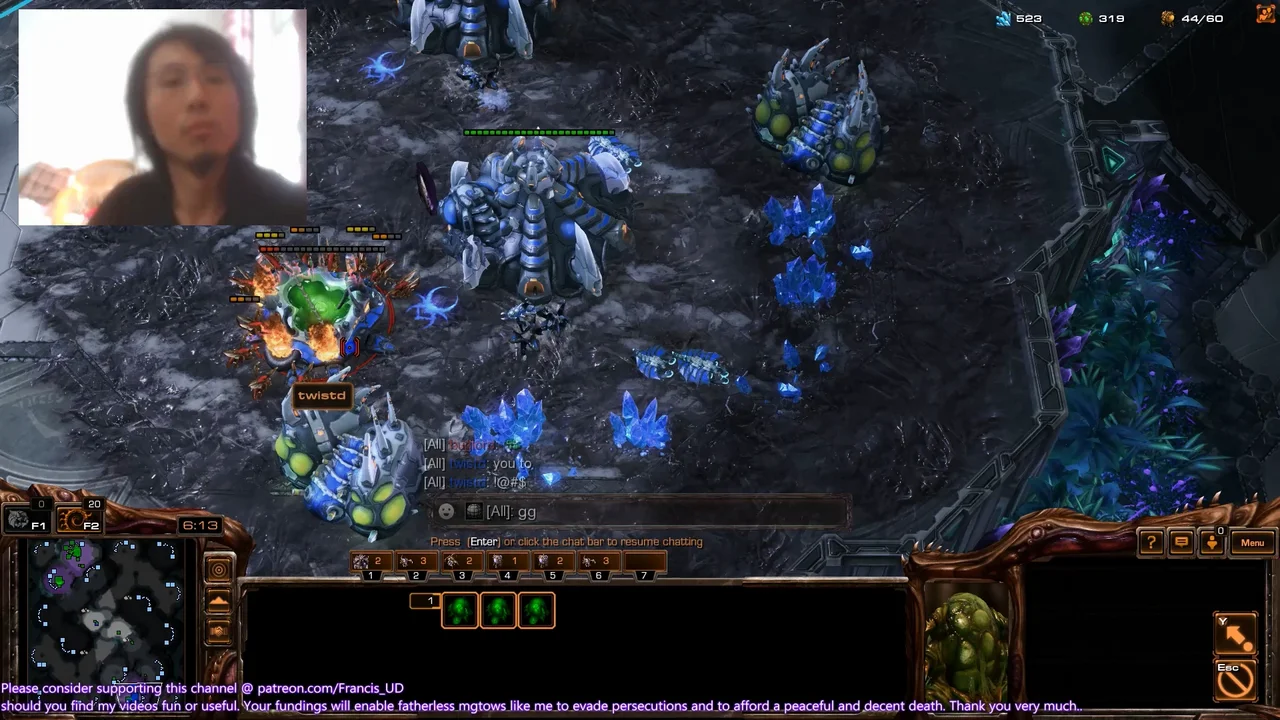Open the top-right social corner icon
The height and width of the screenshot is (720, 1280).
click(x=1265, y=14)
